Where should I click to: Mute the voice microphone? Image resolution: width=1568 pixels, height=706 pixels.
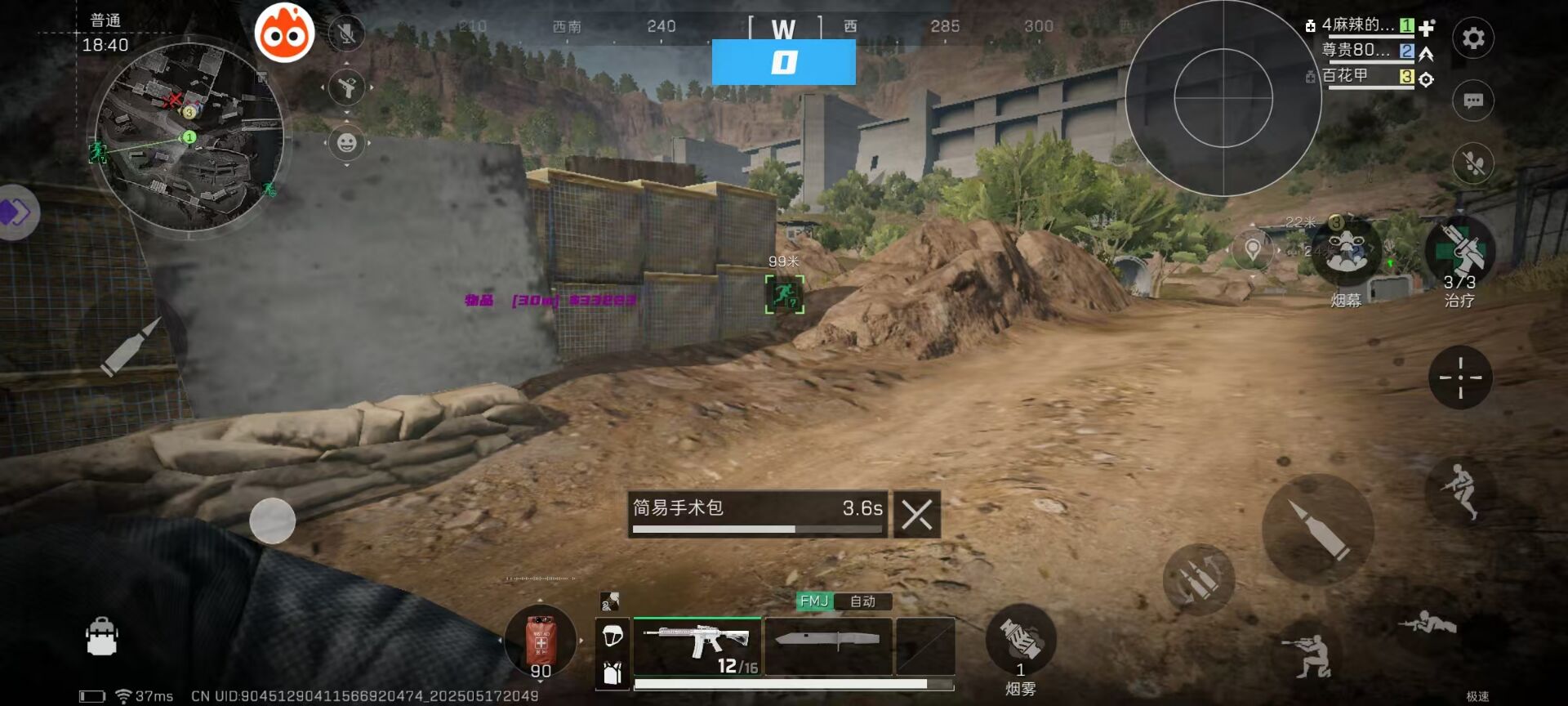point(346,33)
